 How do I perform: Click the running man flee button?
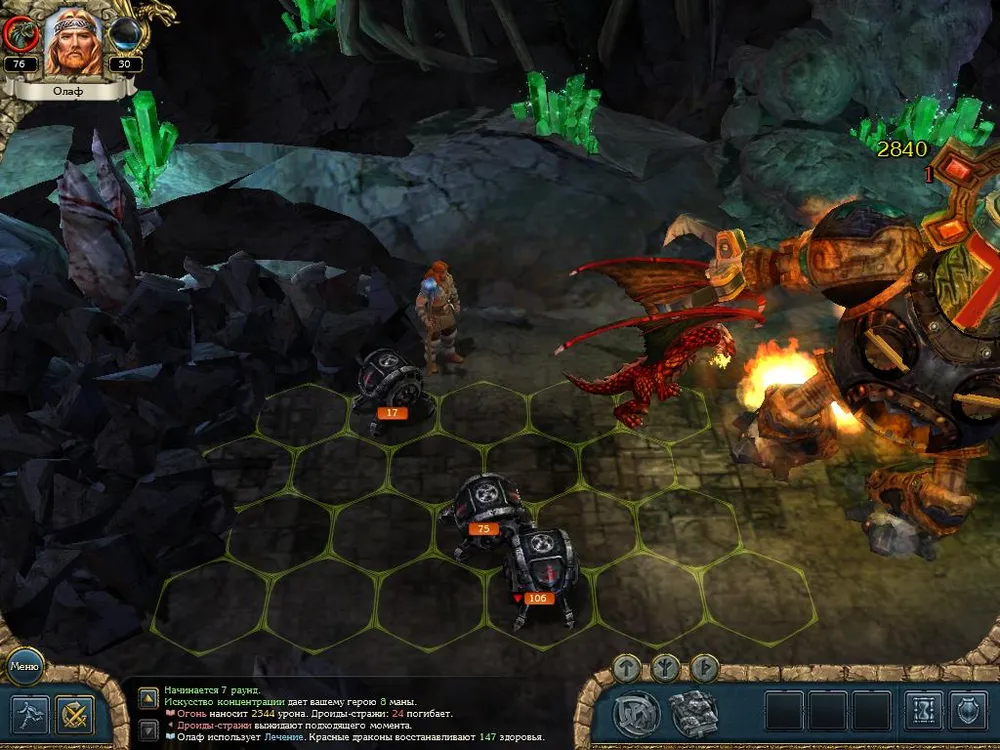(28, 714)
